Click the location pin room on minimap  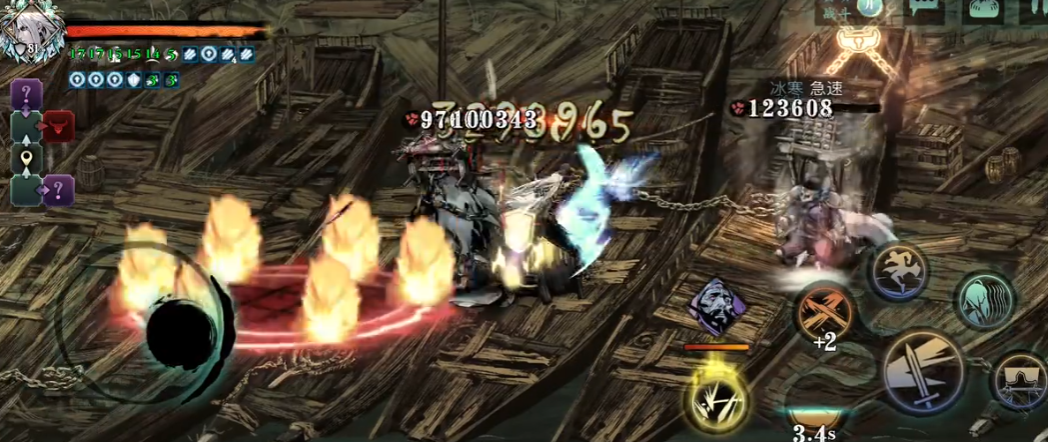click(x=26, y=158)
